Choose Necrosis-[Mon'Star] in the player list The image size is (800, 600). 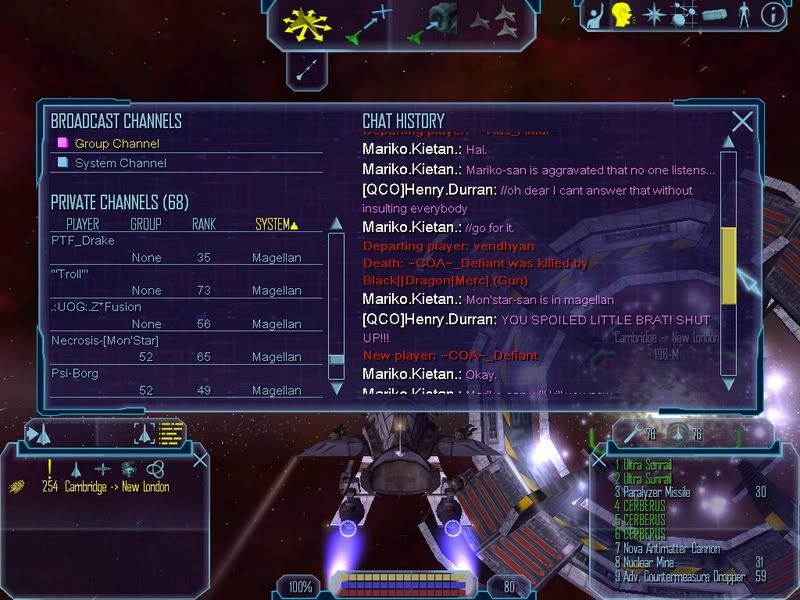click(x=106, y=340)
